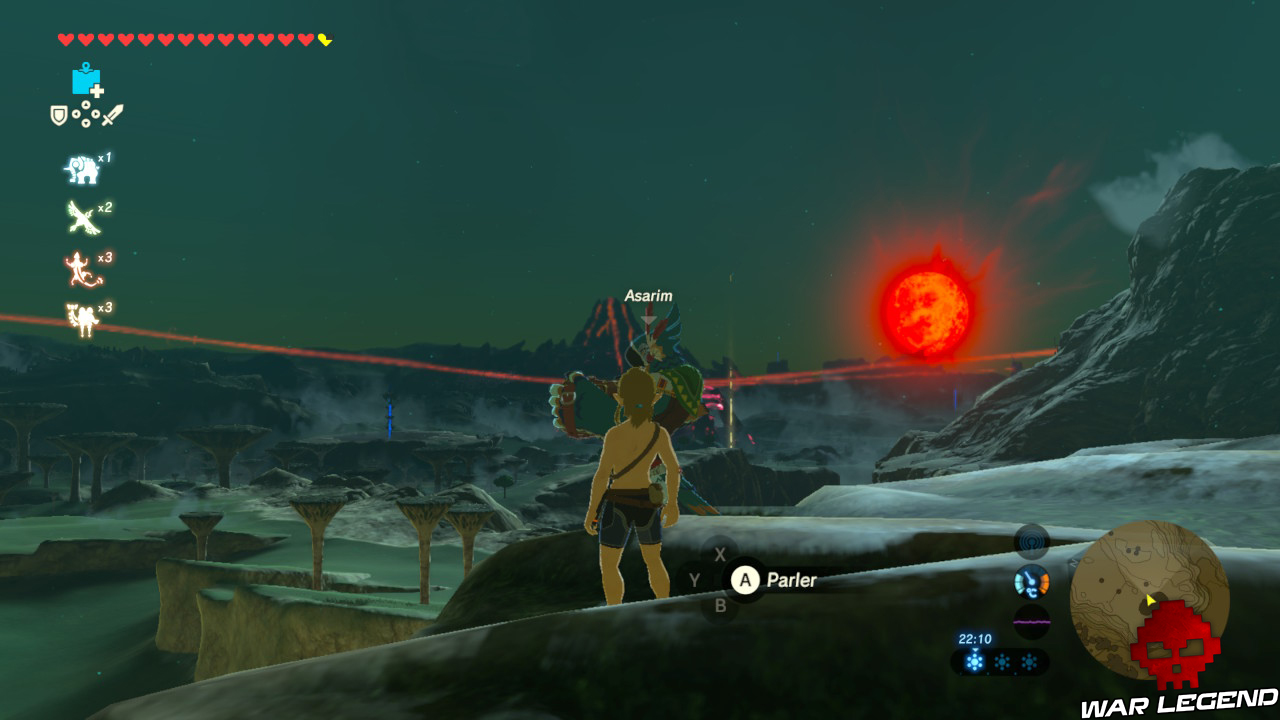Click the shield icon near the rune orbs

tap(57, 115)
